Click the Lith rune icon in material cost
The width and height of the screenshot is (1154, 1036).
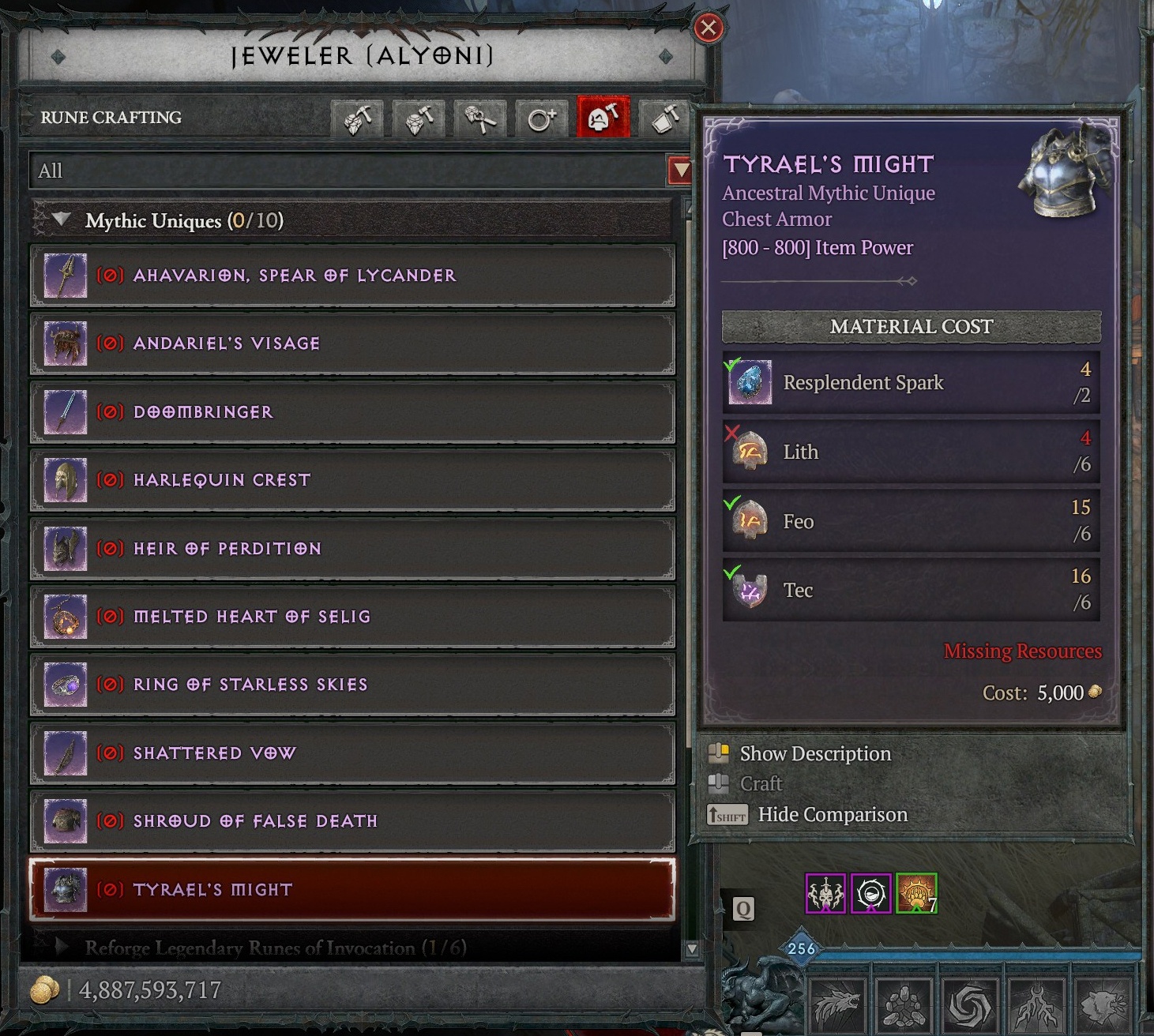click(x=747, y=451)
